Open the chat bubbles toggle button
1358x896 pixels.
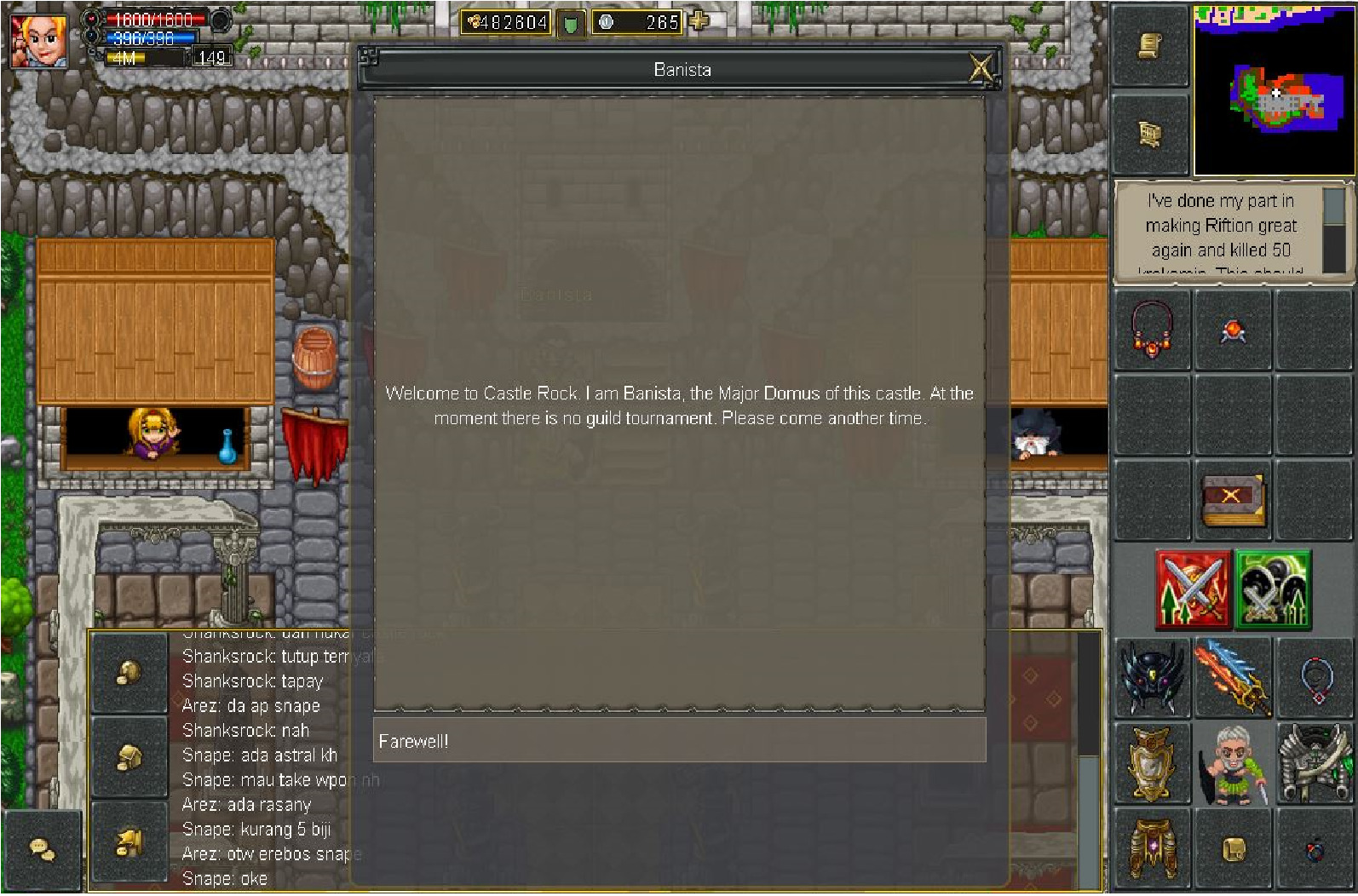[42, 849]
